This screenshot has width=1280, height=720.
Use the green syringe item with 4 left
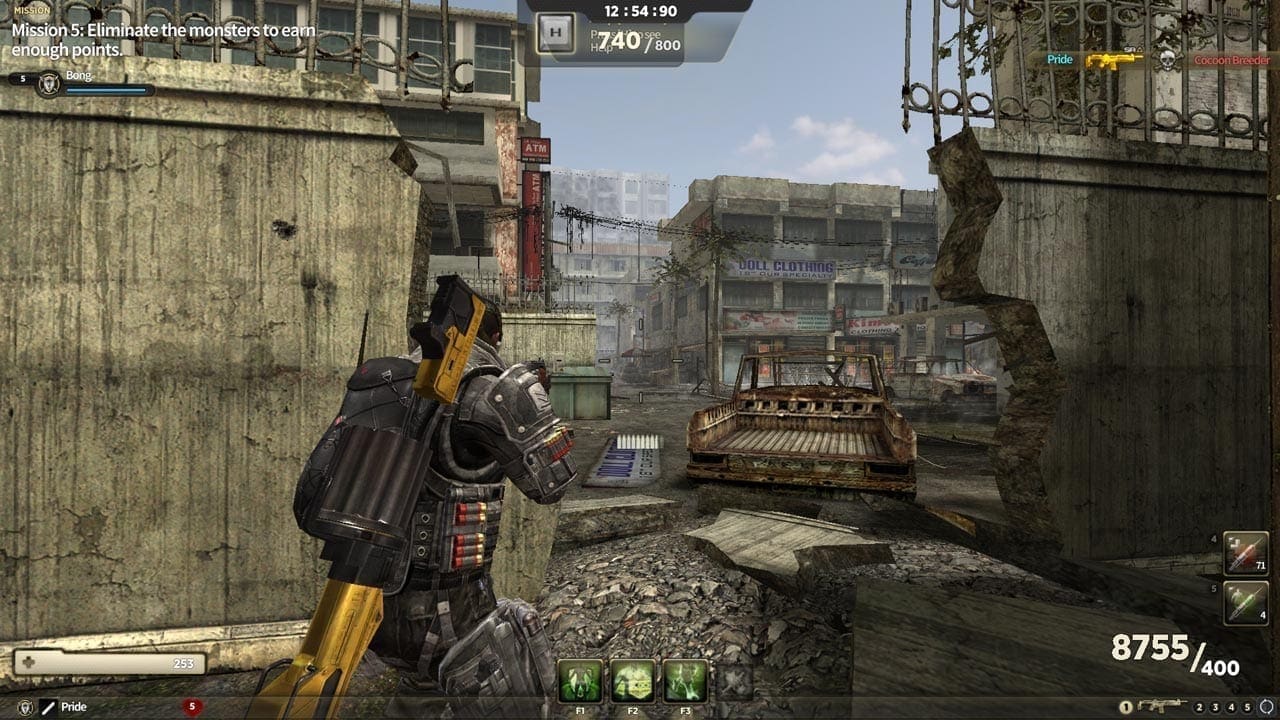coord(1246,603)
